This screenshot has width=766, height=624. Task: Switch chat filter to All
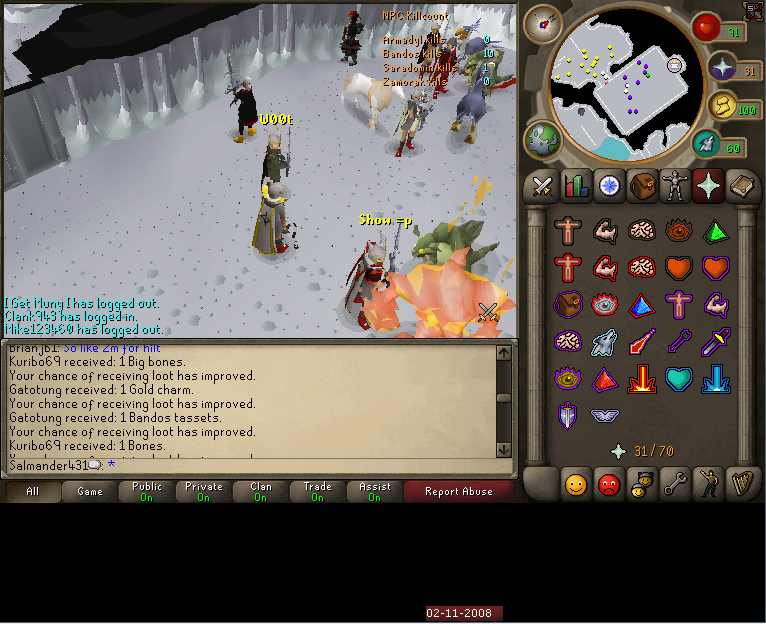coord(33,491)
